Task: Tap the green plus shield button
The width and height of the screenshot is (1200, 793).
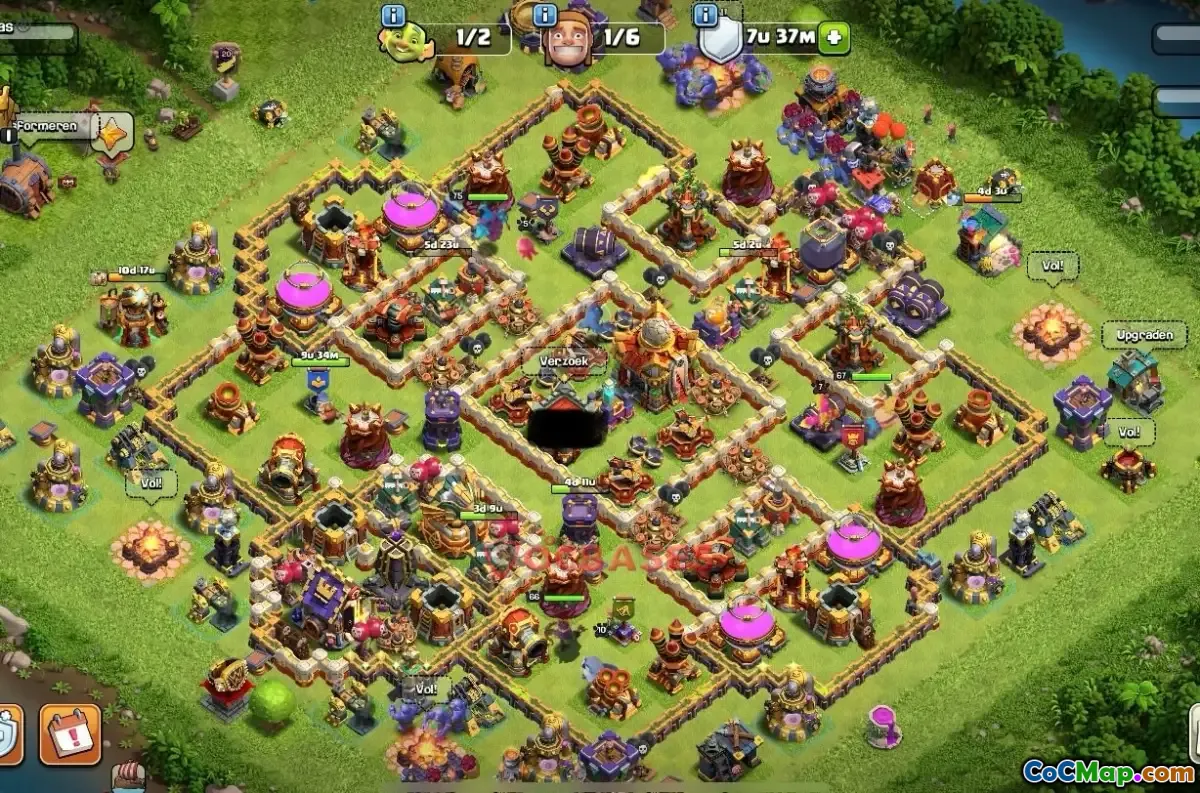Action: pos(833,39)
